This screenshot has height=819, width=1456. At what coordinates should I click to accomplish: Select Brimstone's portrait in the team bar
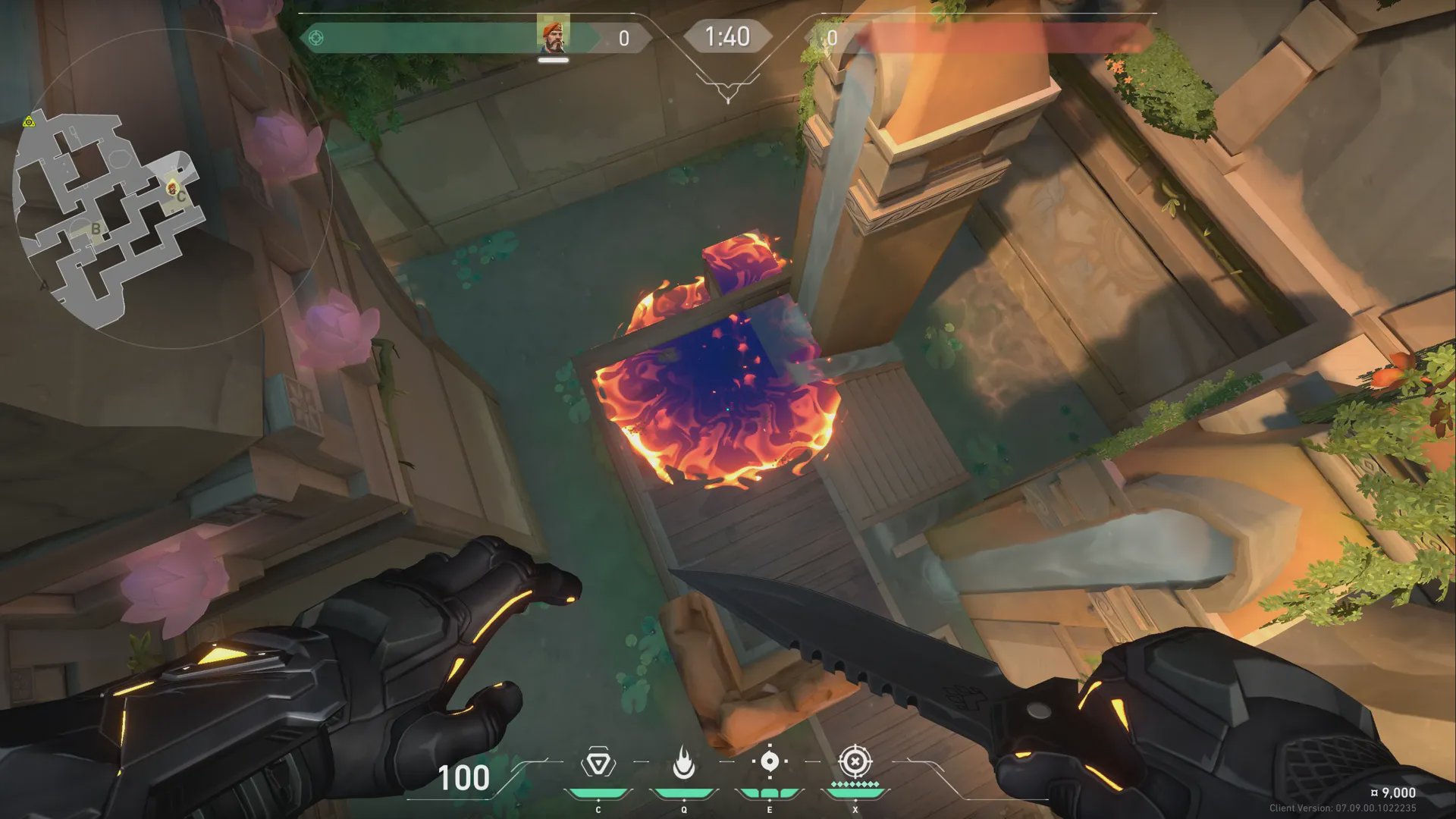coord(553,36)
